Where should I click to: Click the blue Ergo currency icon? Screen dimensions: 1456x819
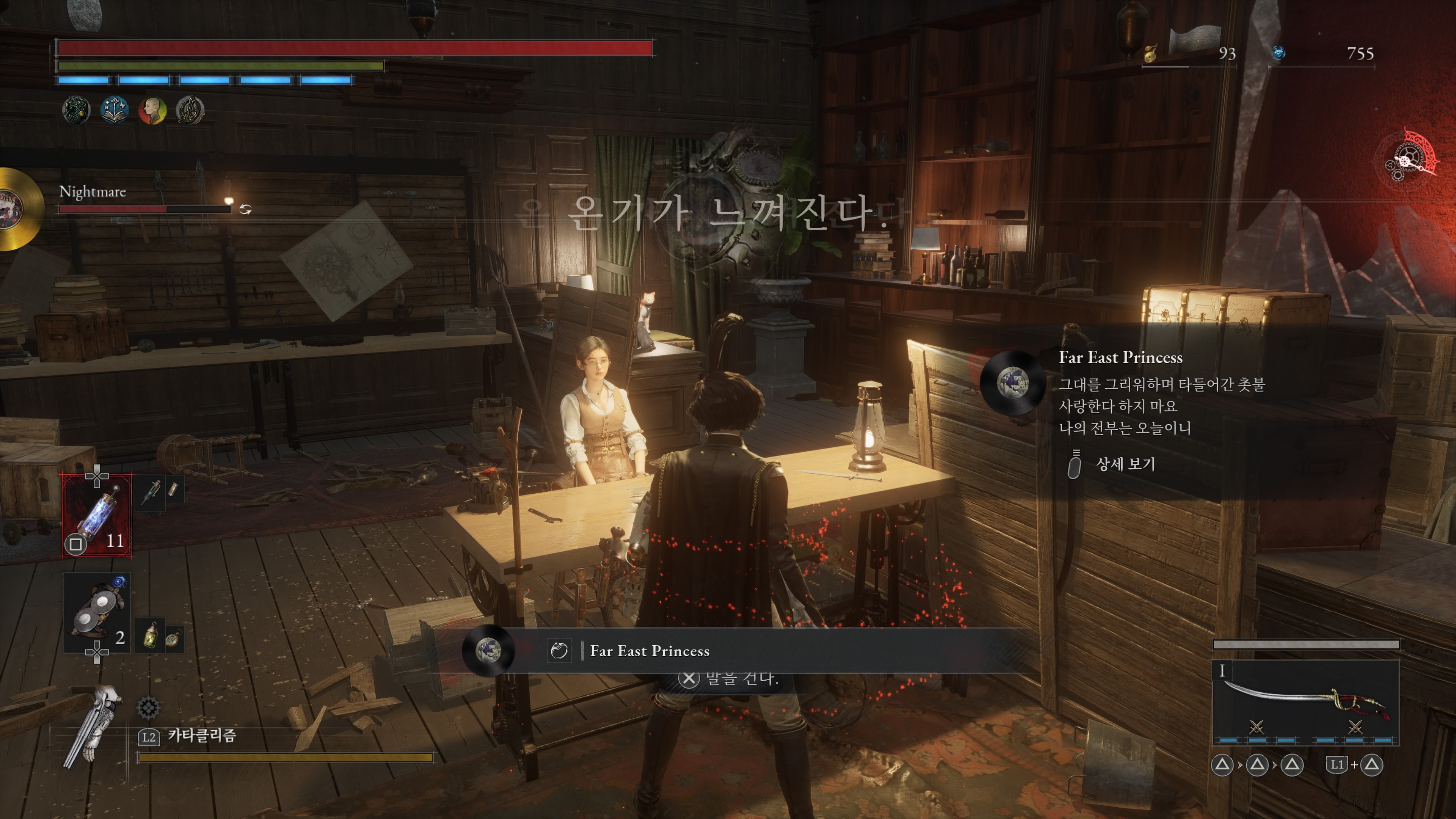coord(1279,53)
